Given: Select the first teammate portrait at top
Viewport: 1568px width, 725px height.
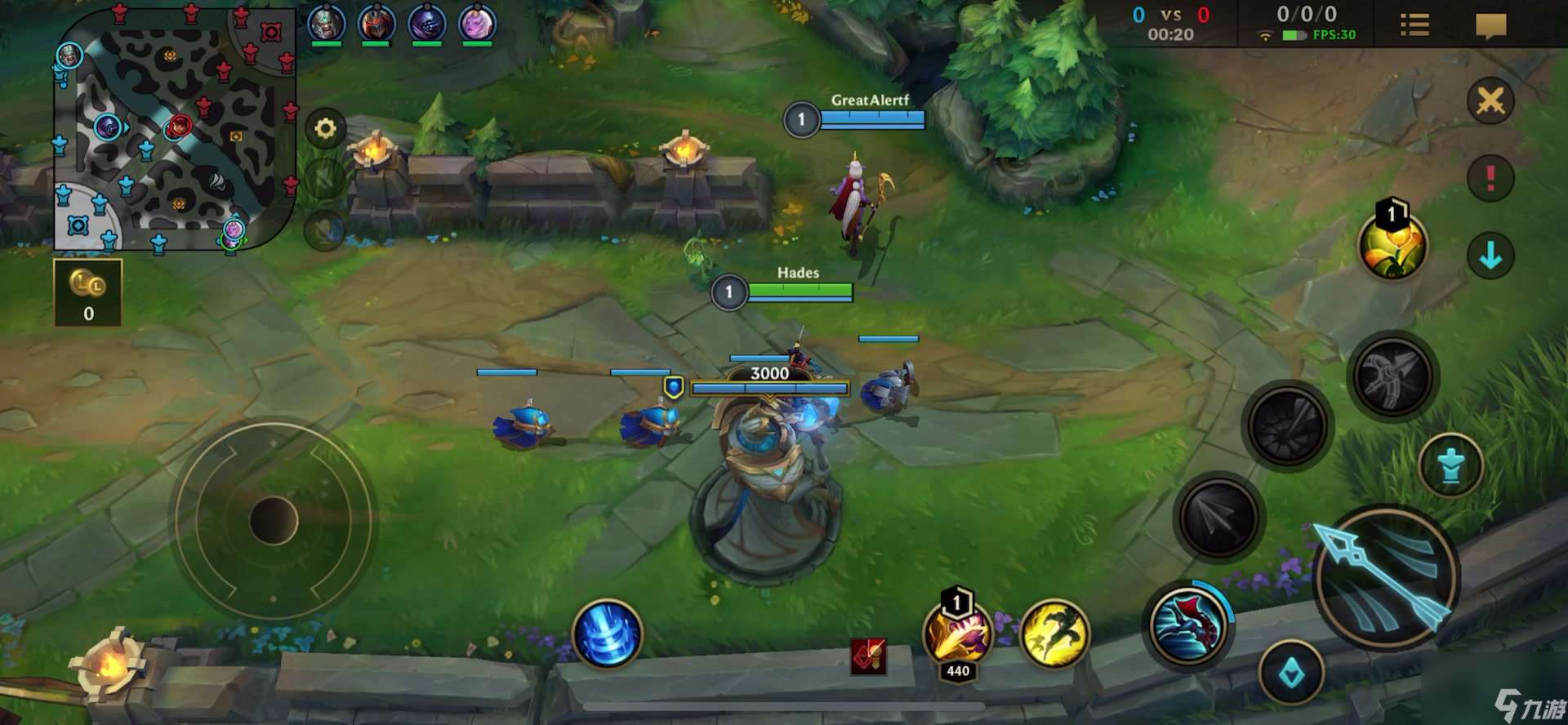Looking at the screenshot, I should [x=326, y=24].
